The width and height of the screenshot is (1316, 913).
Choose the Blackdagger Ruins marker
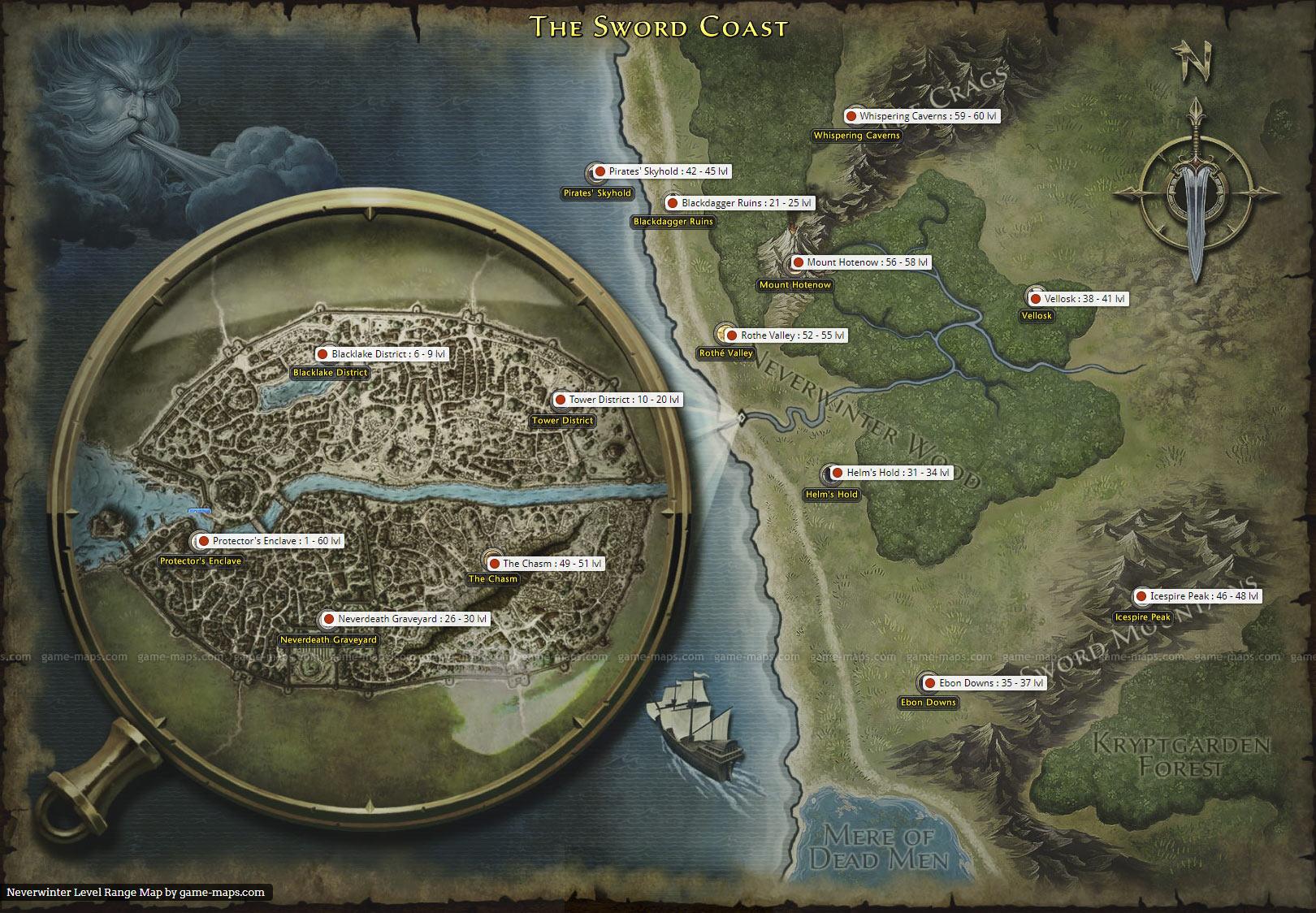[x=673, y=203]
